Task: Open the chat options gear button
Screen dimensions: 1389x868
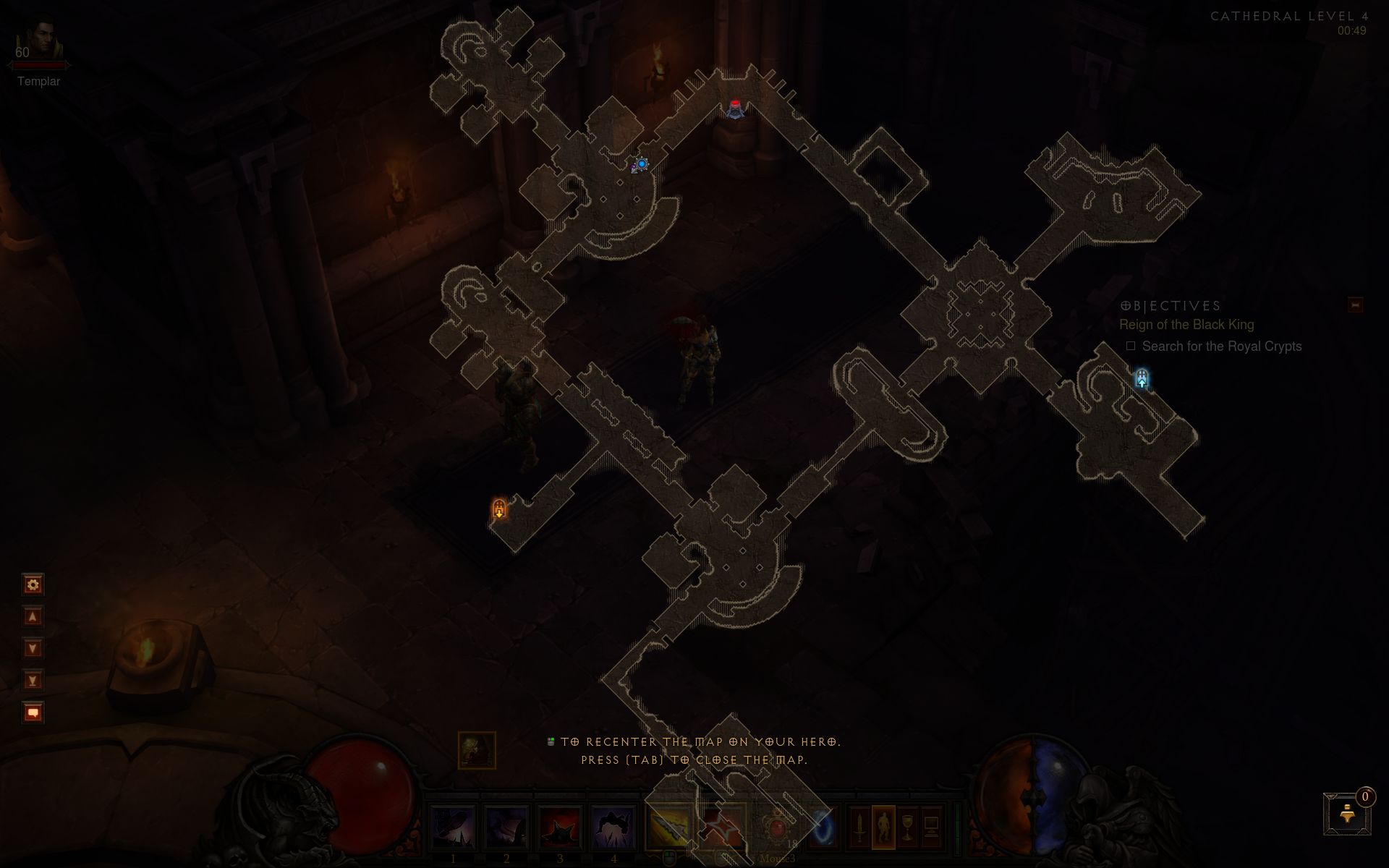Action: pyautogui.click(x=33, y=584)
